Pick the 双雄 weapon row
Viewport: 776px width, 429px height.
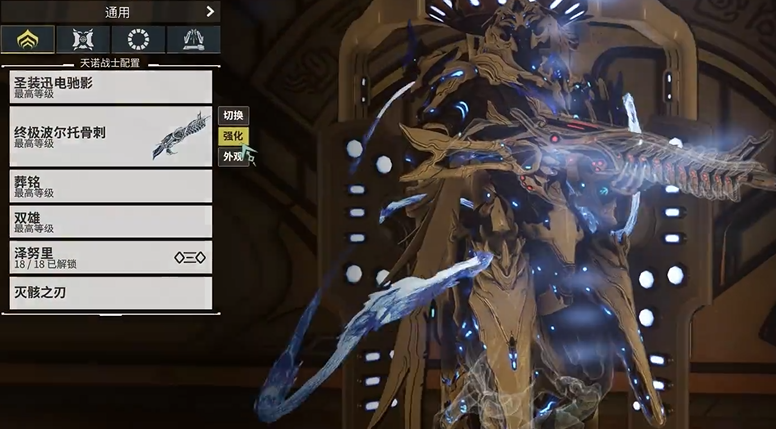[x=111, y=221]
